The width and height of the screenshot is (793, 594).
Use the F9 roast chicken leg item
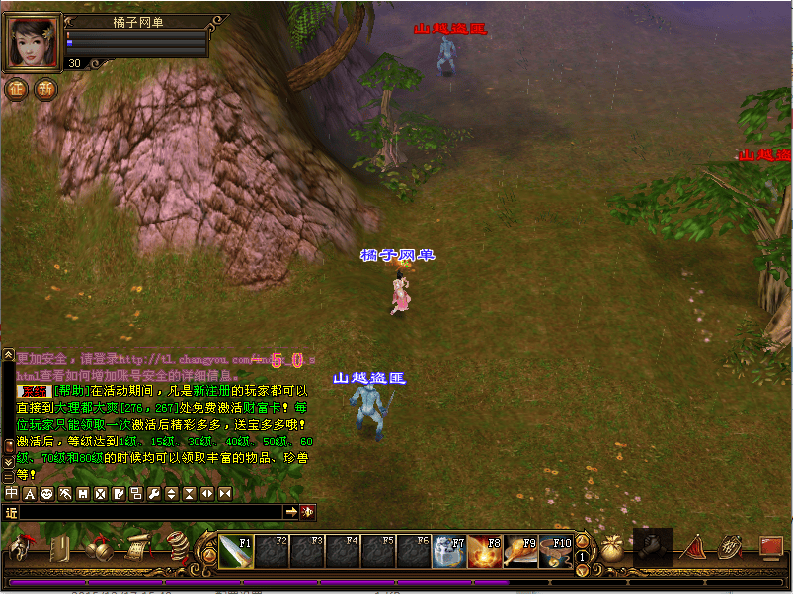520,552
